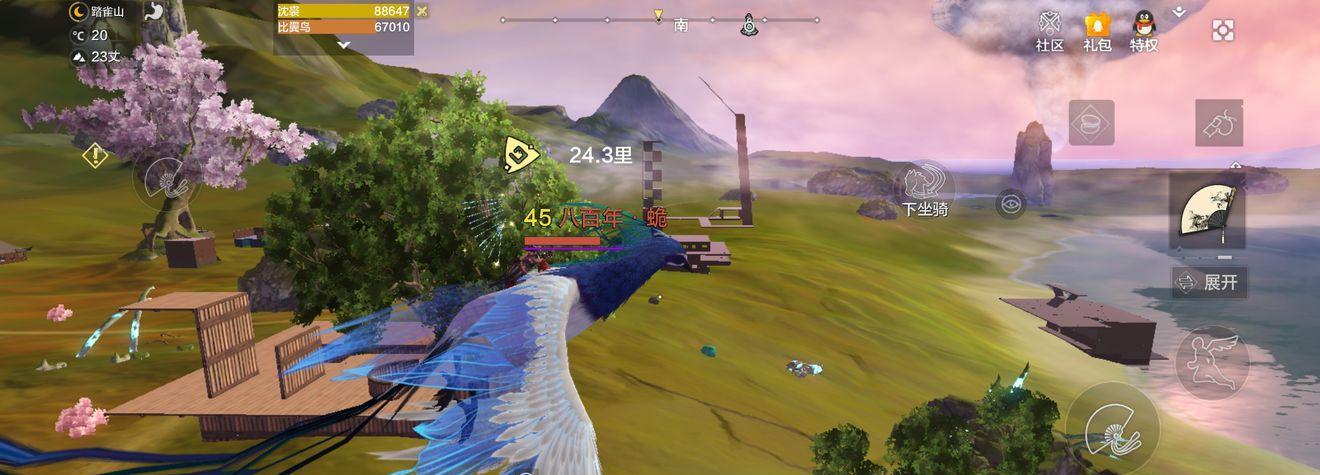Open the 礼包 gift pack icon

click(1097, 31)
